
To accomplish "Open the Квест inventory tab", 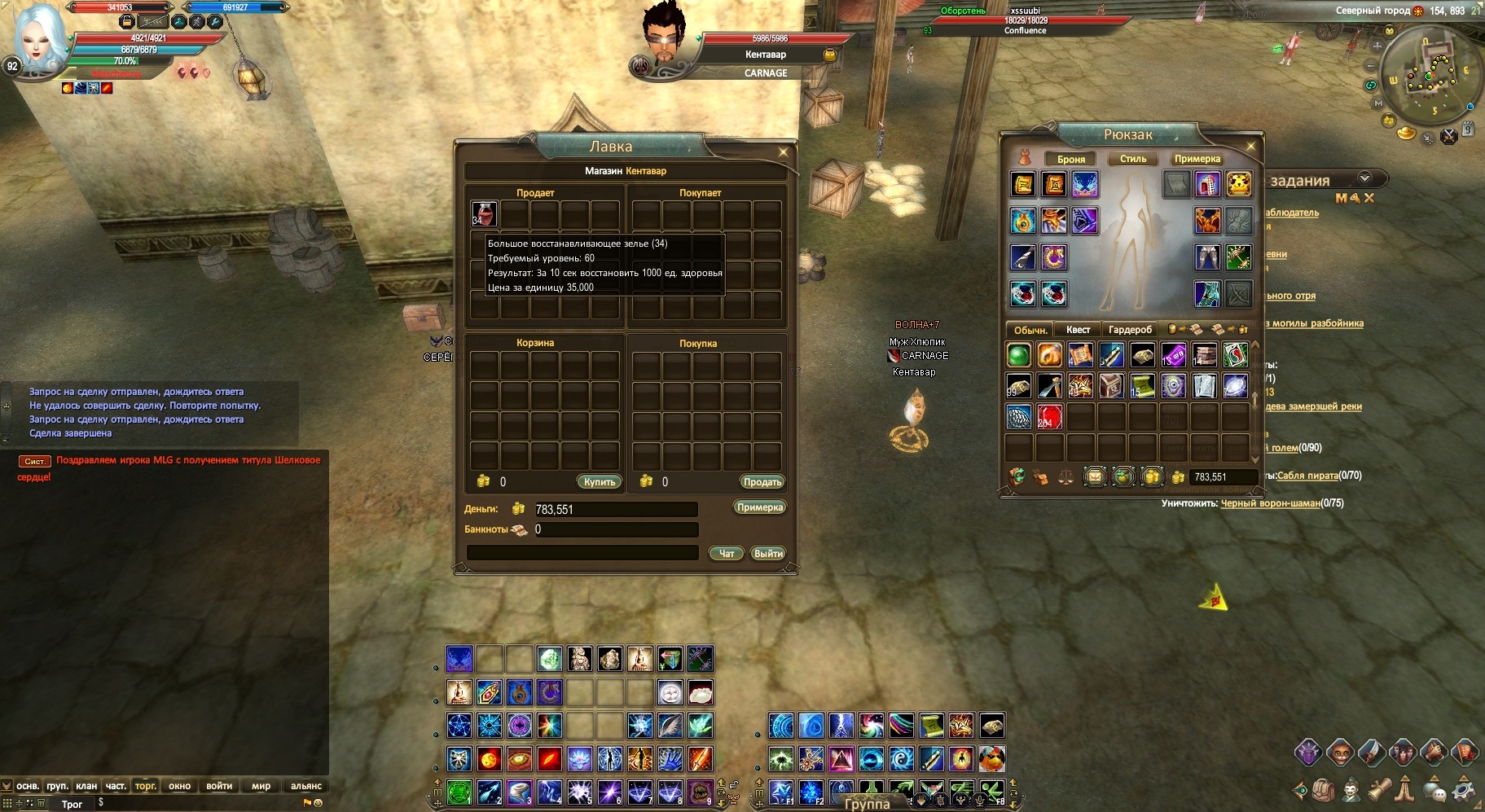I will [x=1078, y=330].
